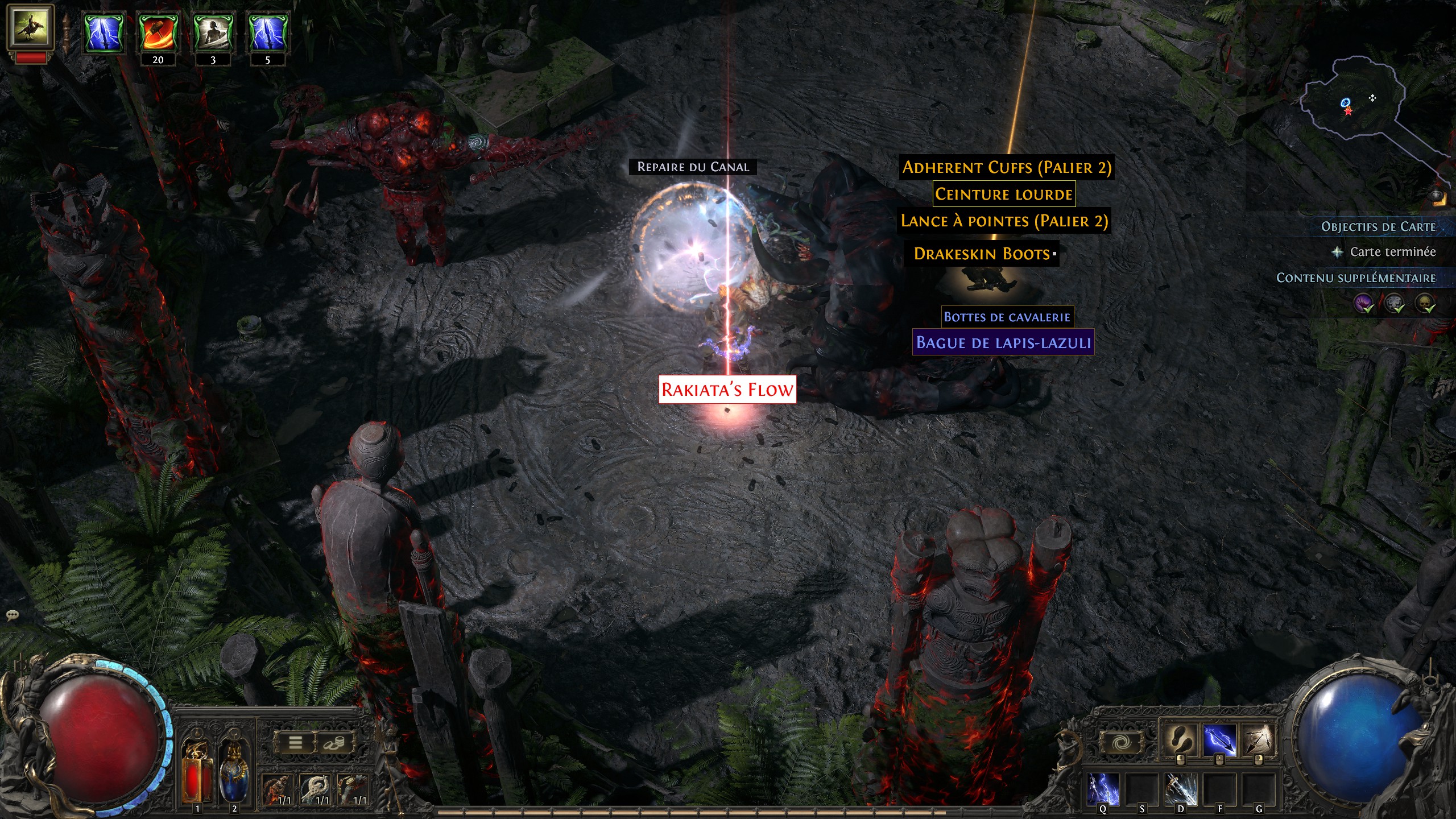Image resolution: width=1456 pixels, height=819 pixels.
Task: Click the swirl portal button
Action: pyautogui.click(x=1120, y=742)
